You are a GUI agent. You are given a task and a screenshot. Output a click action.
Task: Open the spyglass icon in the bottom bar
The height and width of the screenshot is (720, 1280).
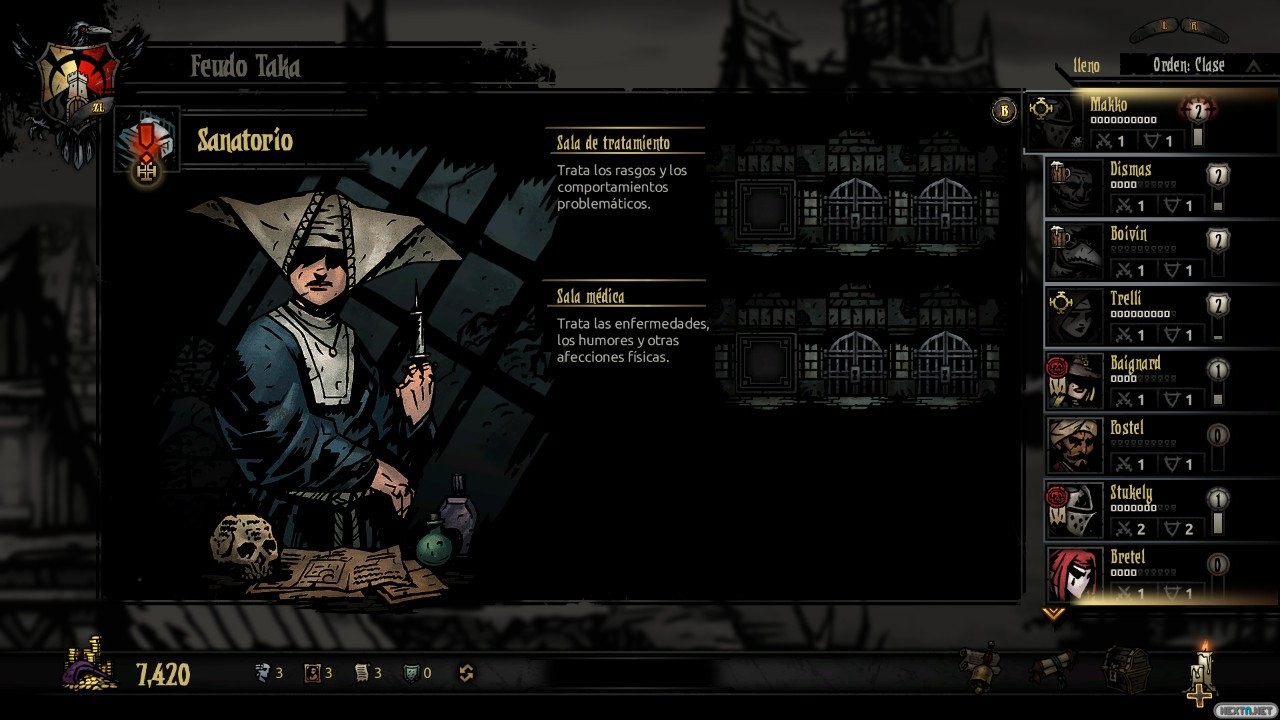(979, 667)
